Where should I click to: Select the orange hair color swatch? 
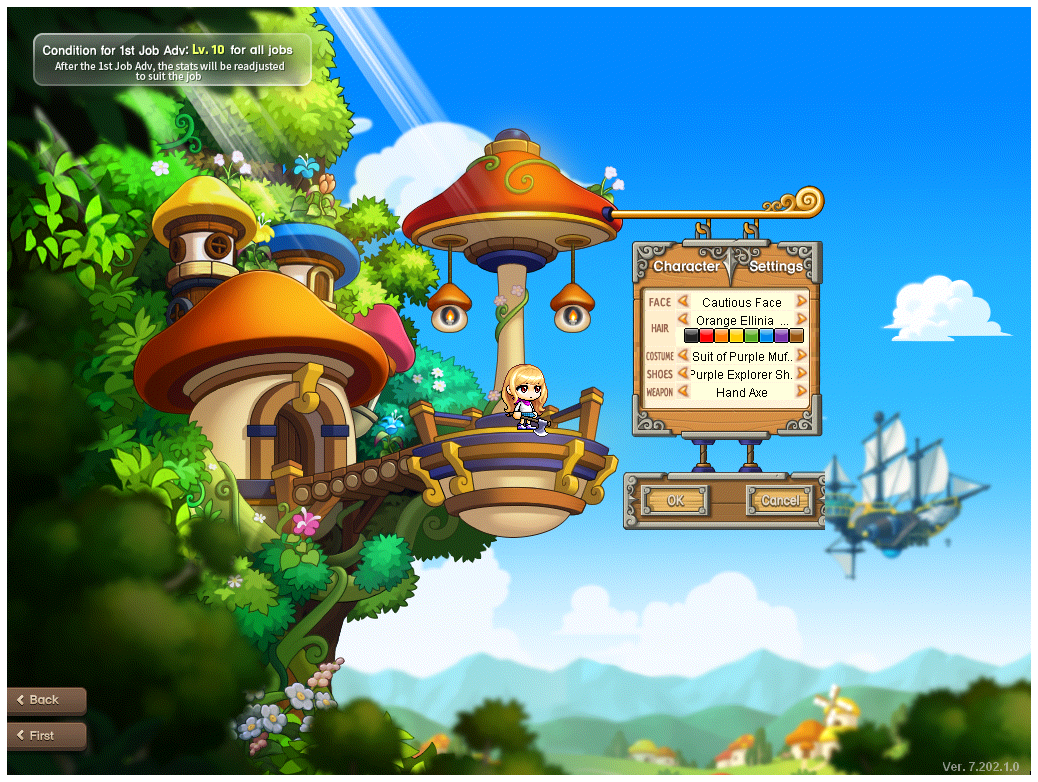tap(721, 336)
